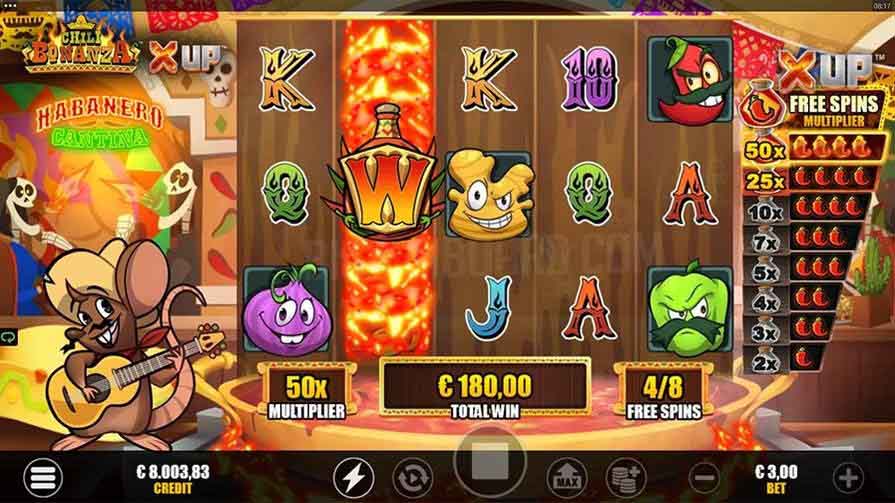
Task: Increase the bet with the plus button
Action: pyautogui.click(x=848, y=476)
